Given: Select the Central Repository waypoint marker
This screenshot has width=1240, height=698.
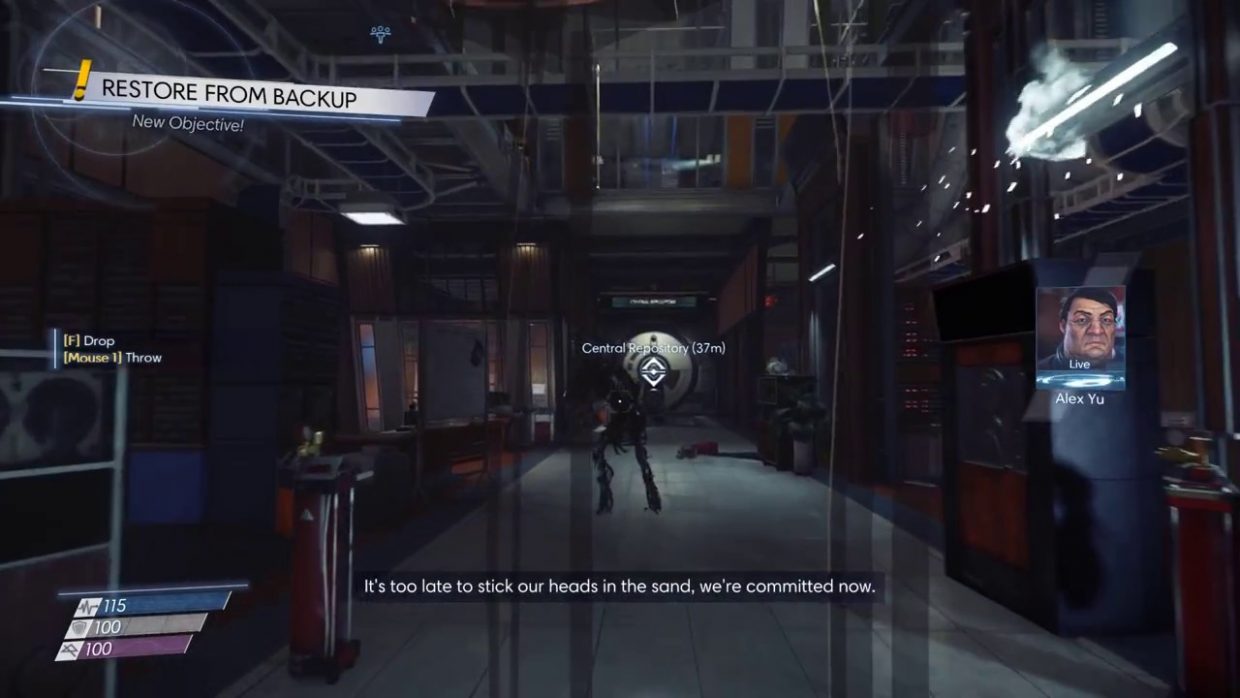Looking at the screenshot, I should tap(652, 373).
